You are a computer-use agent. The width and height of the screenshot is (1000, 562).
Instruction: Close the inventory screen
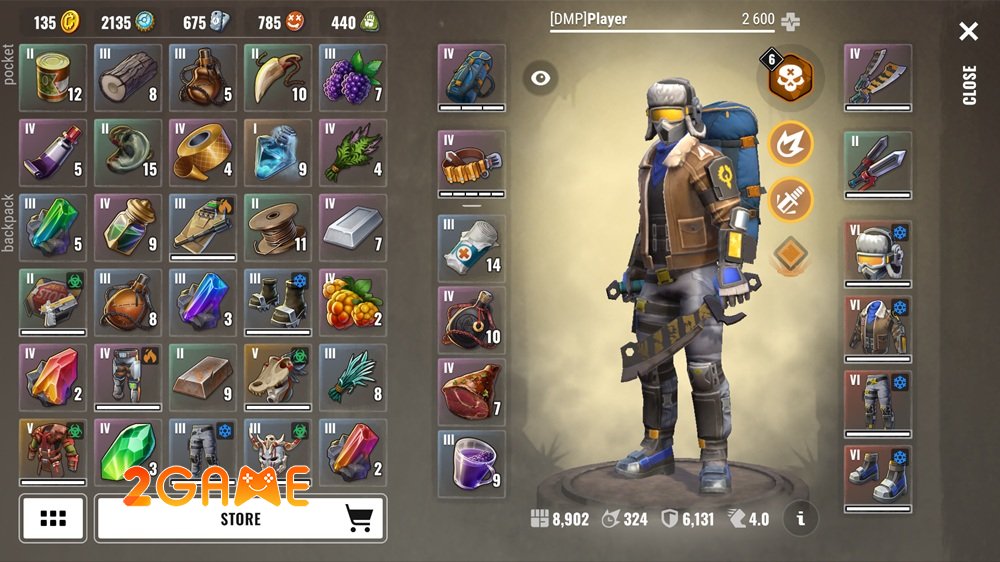968,33
